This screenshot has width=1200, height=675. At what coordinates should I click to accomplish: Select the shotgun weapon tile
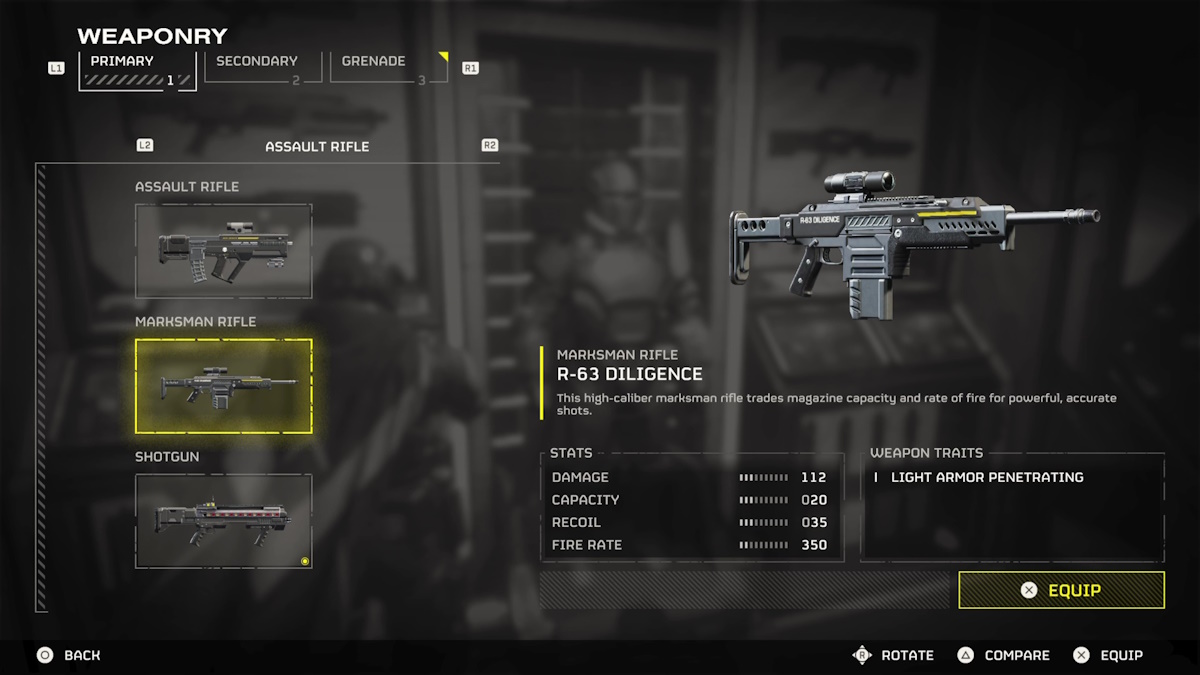pyautogui.click(x=224, y=521)
